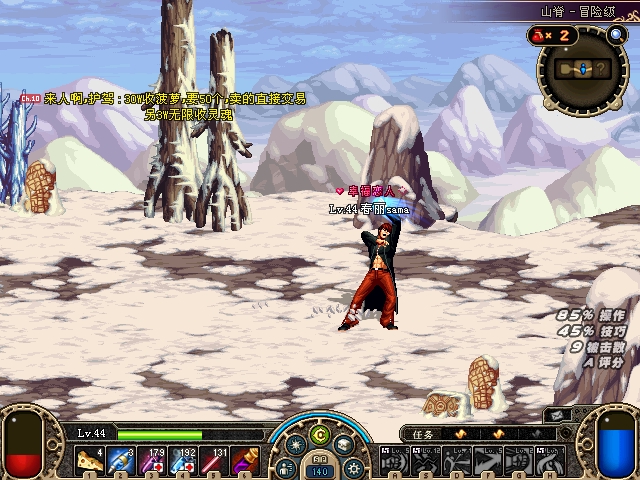Screen dimensions: 640x480
Task: Activate the swirl skill on key H
Action: pos(549,460)
